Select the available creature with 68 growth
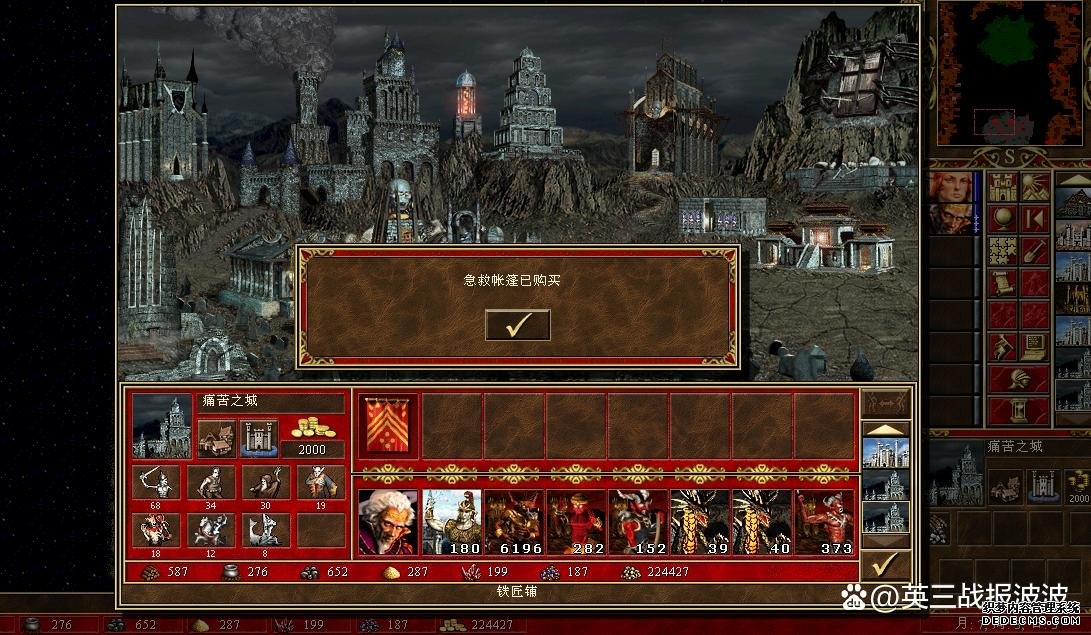This screenshot has width=1091, height=635. [156, 485]
